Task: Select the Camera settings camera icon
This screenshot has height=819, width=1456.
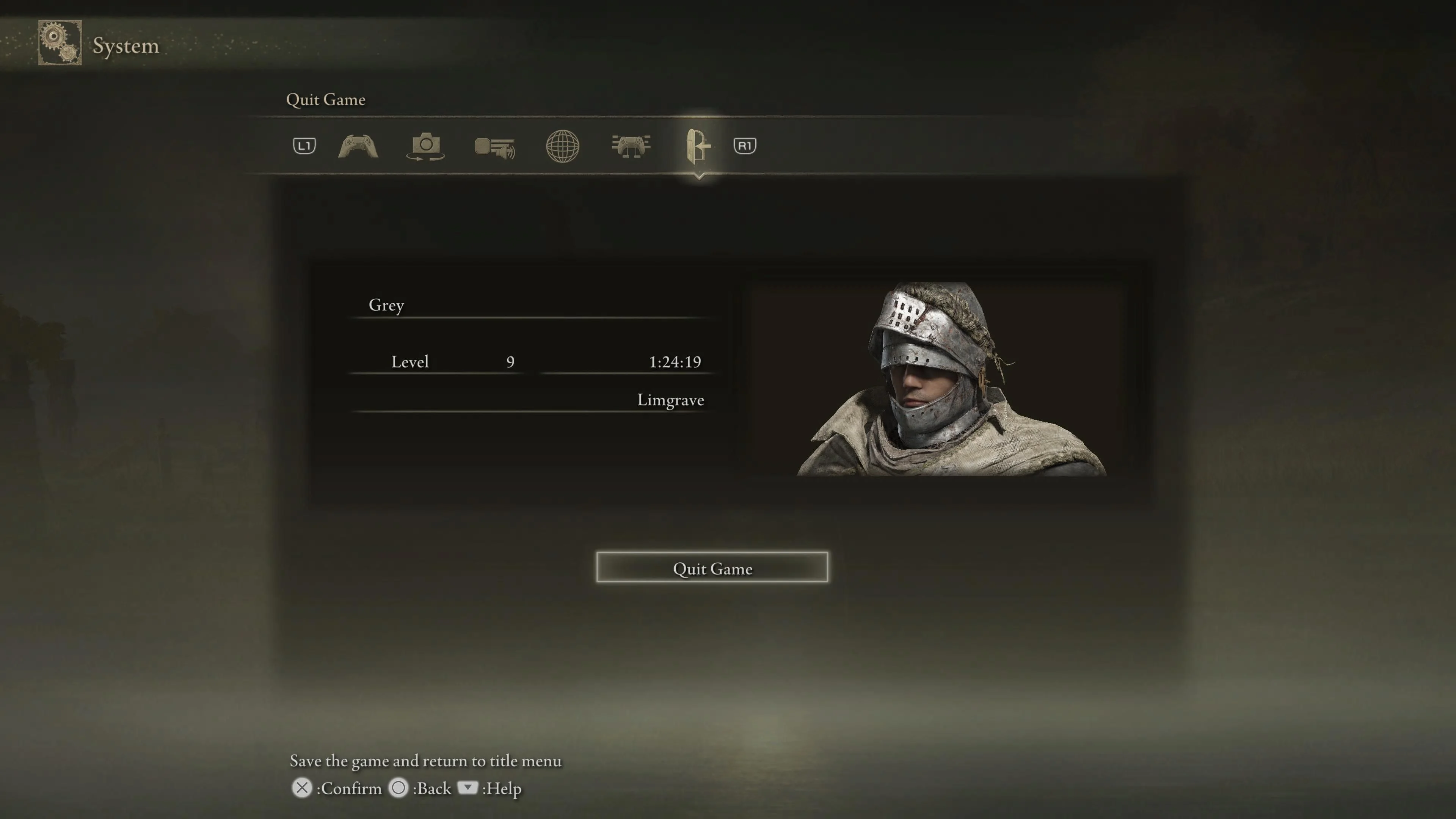Action: click(x=427, y=146)
